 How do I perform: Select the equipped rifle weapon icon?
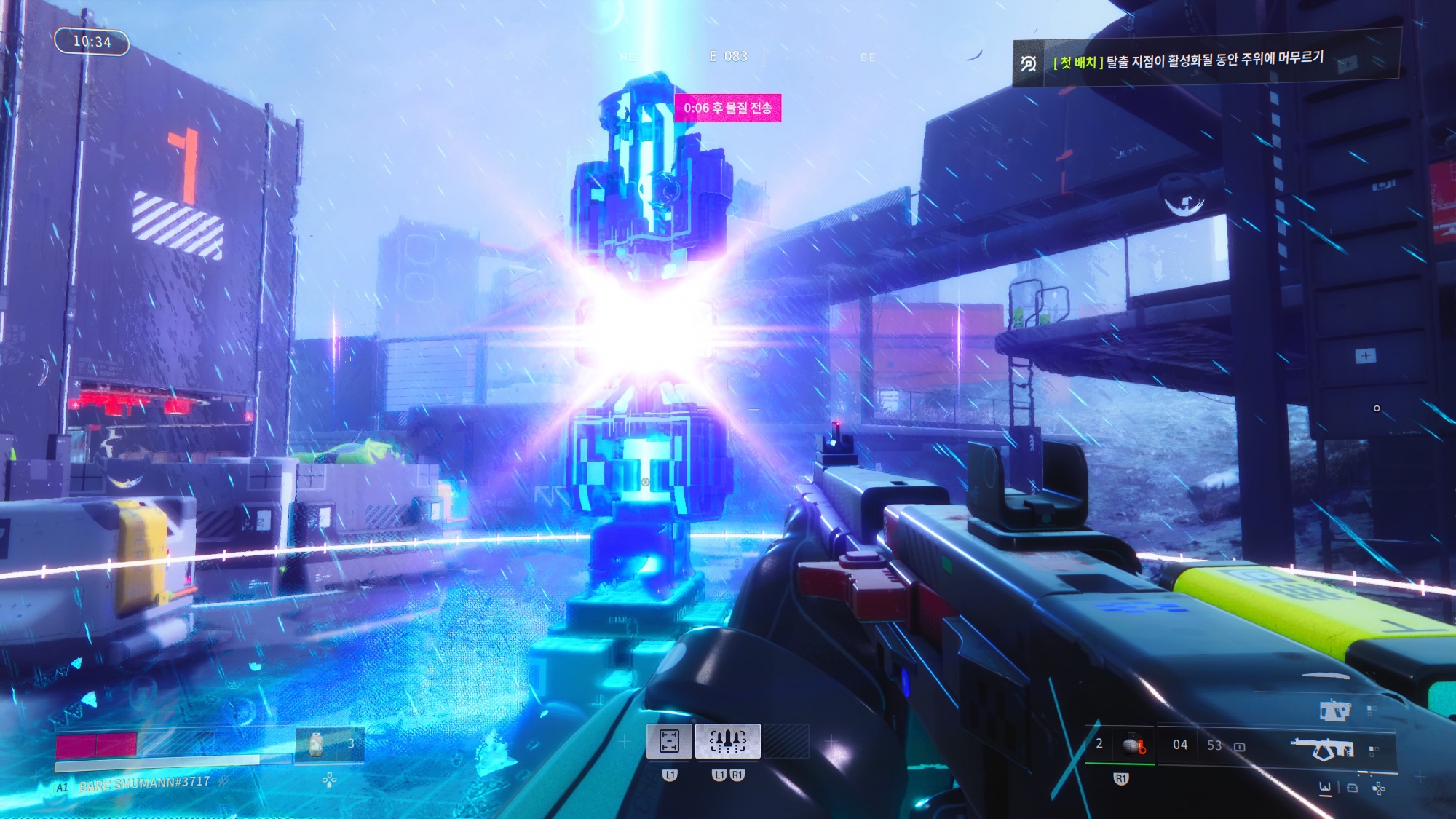tap(1322, 748)
